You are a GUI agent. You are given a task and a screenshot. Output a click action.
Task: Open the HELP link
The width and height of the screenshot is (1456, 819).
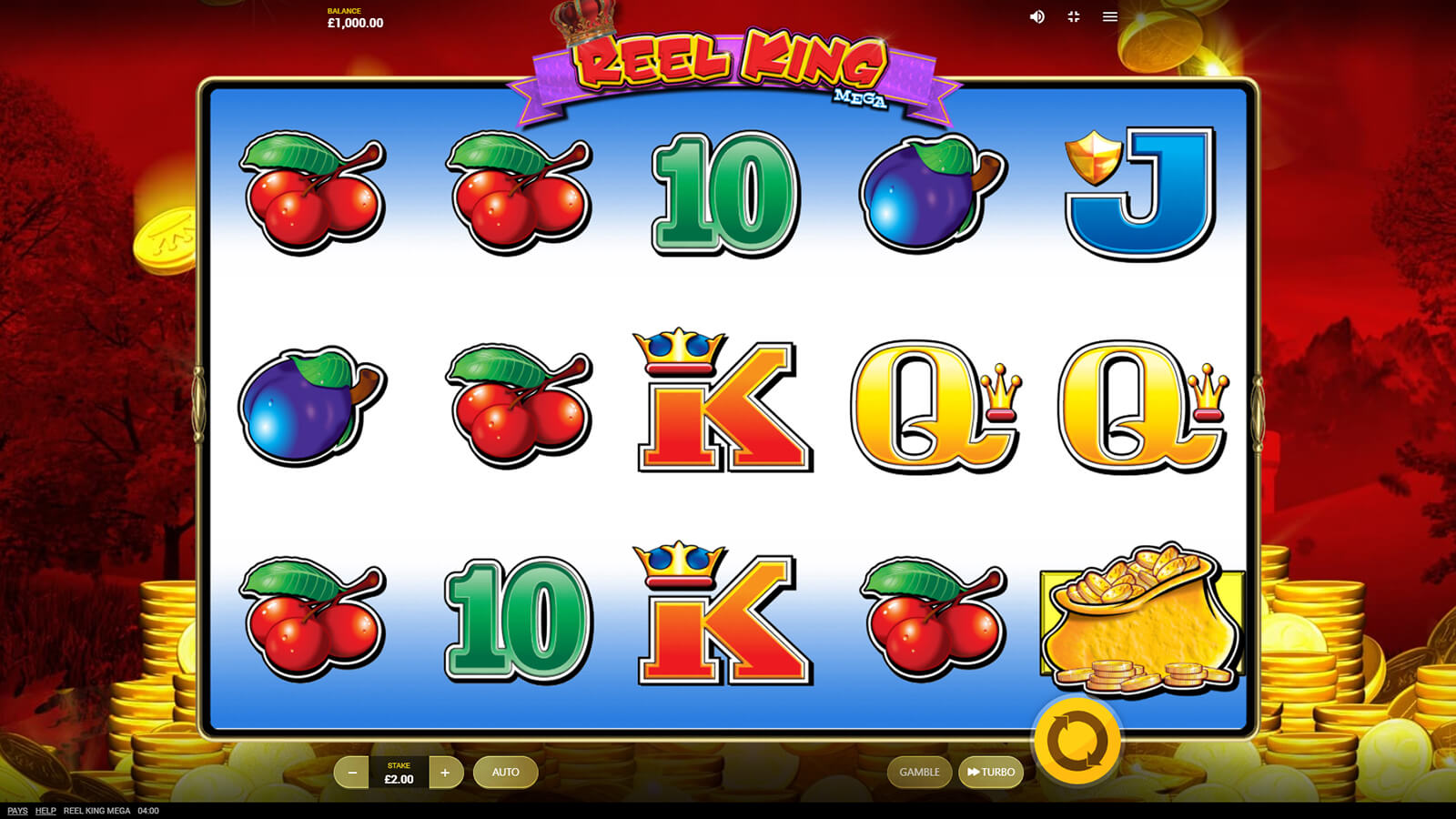coord(45,811)
